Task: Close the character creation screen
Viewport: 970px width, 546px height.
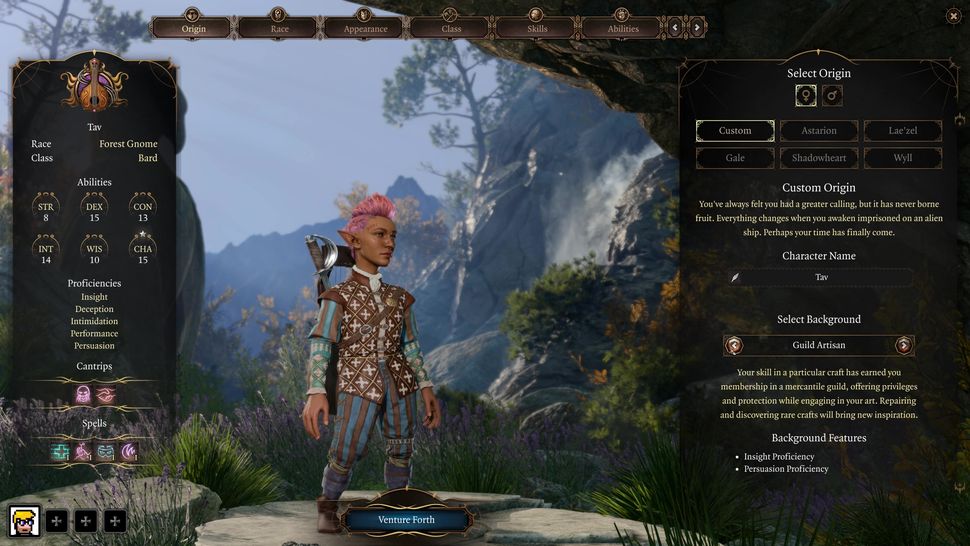Action: (952, 16)
